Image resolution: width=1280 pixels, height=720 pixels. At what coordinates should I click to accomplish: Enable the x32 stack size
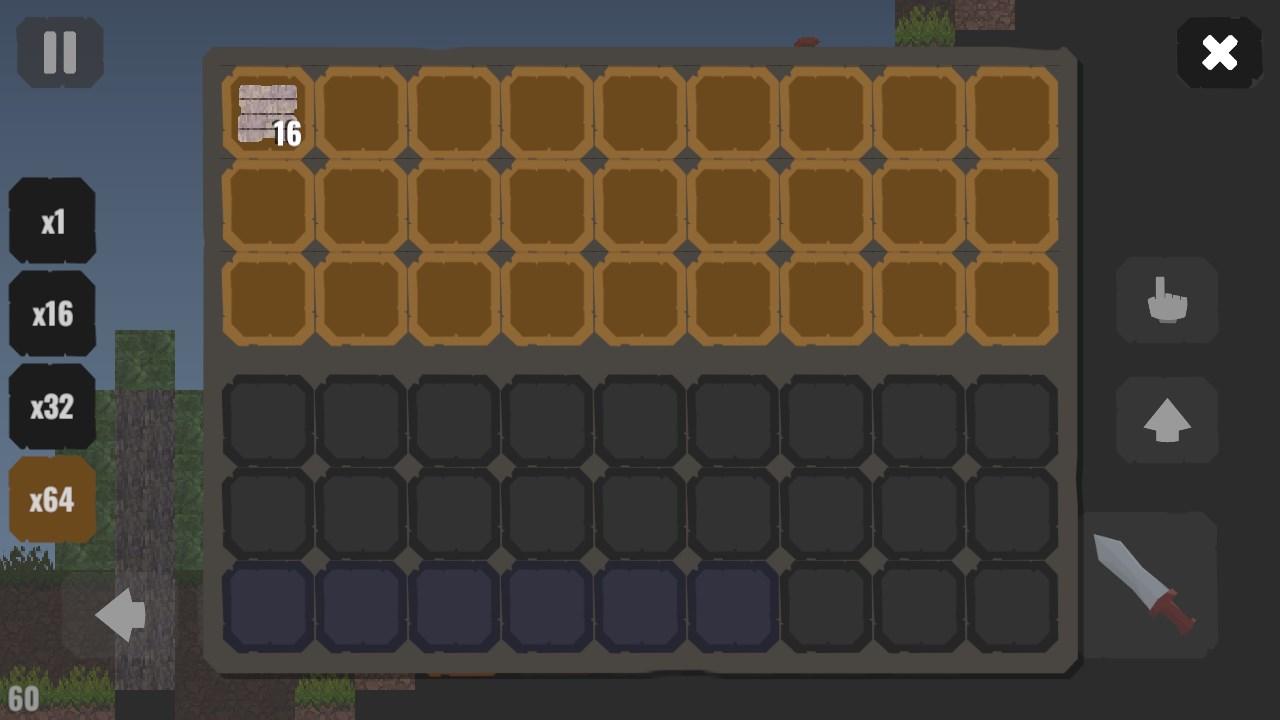pyautogui.click(x=52, y=406)
